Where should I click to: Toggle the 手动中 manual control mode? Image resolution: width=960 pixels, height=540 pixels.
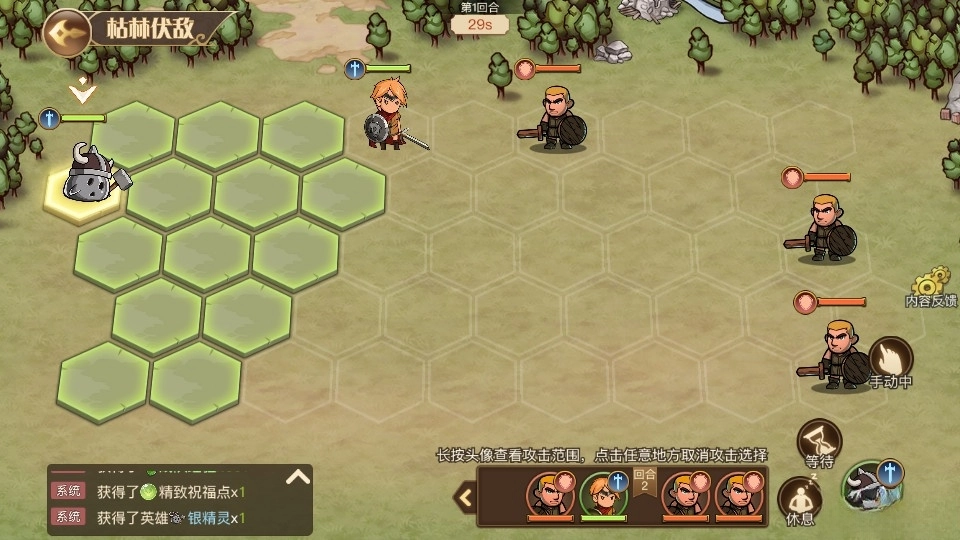coord(890,361)
